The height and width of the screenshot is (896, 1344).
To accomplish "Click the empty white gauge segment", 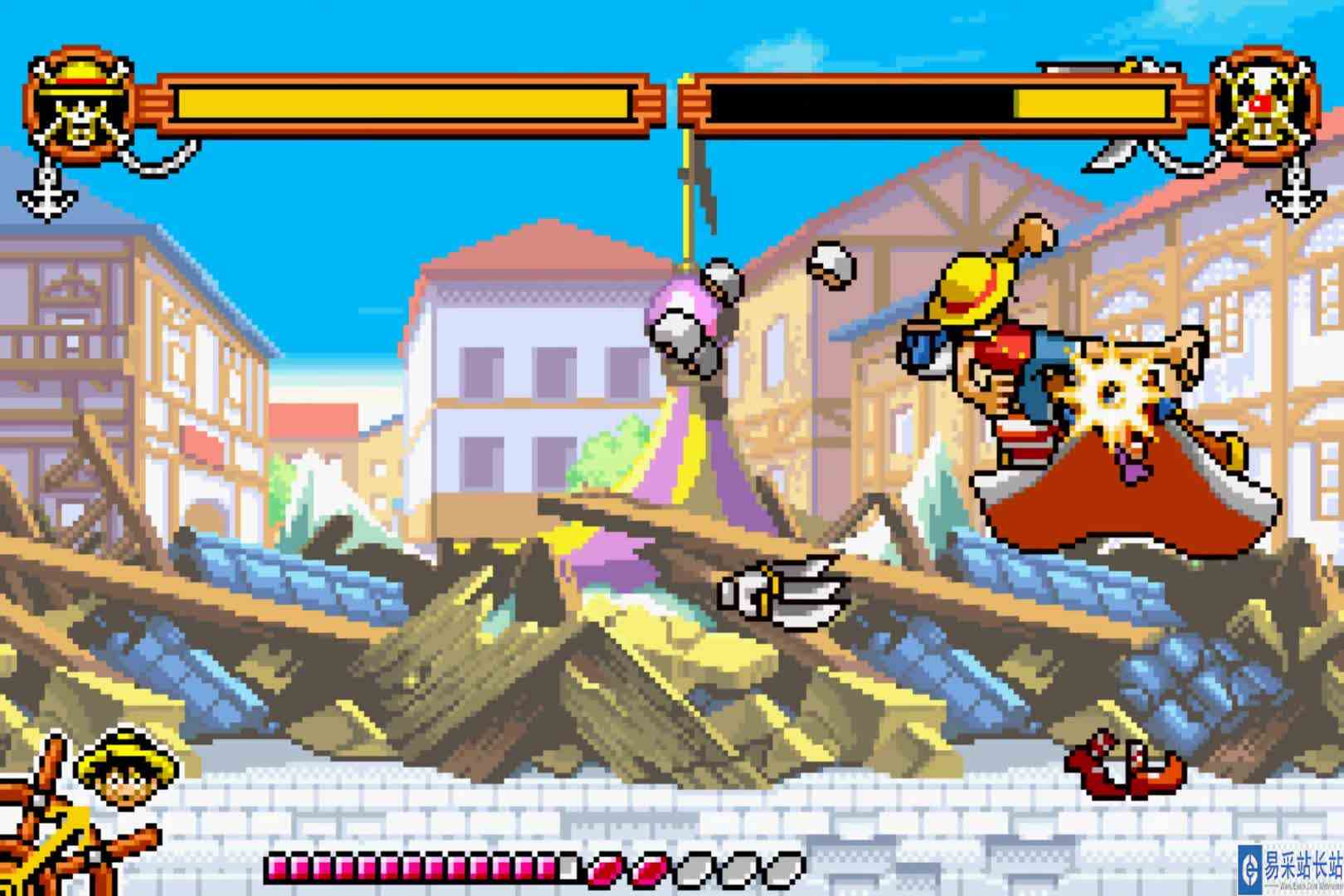I will click(569, 868).
